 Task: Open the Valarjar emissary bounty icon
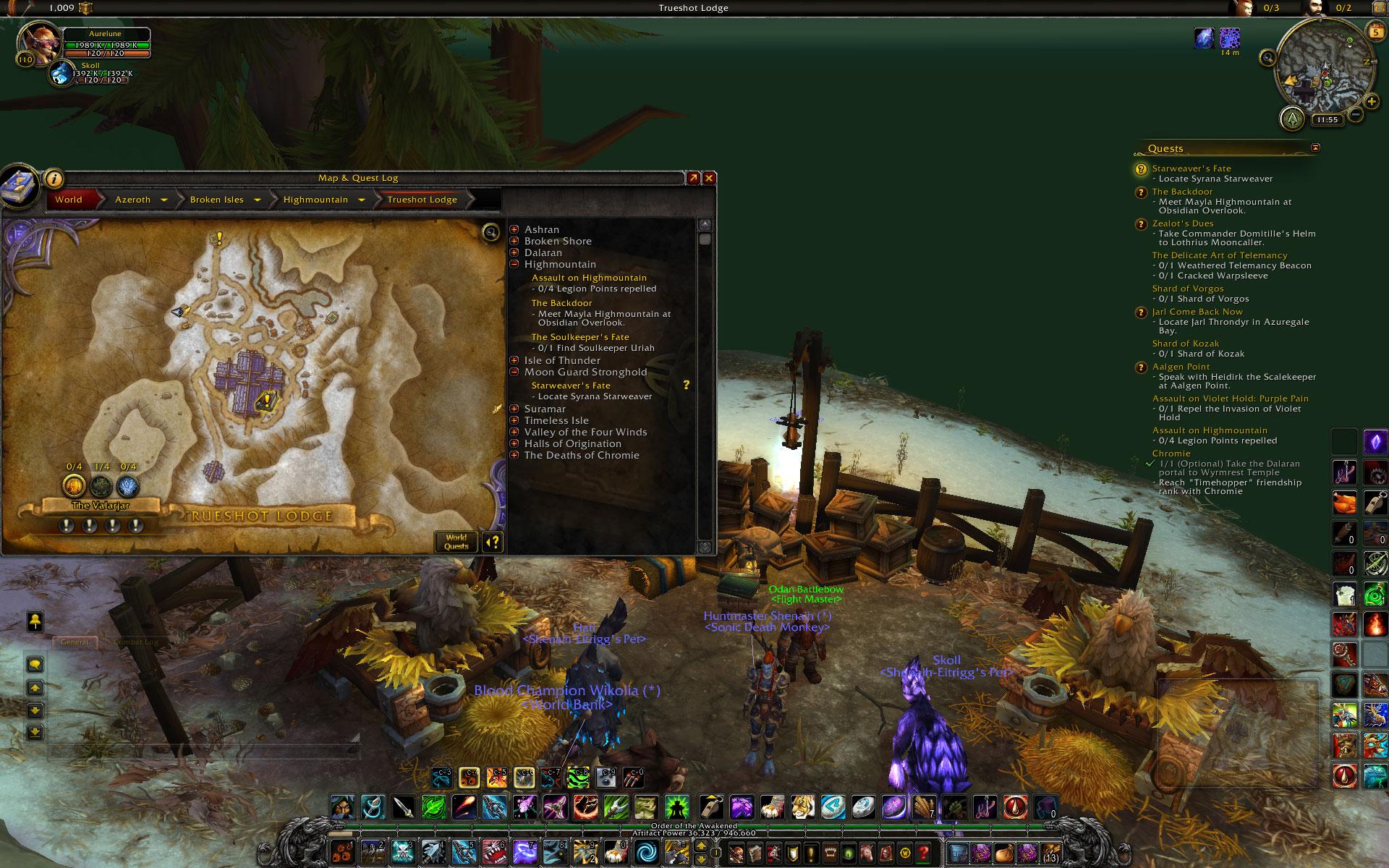pyautogui.click(x=74, y=485)
